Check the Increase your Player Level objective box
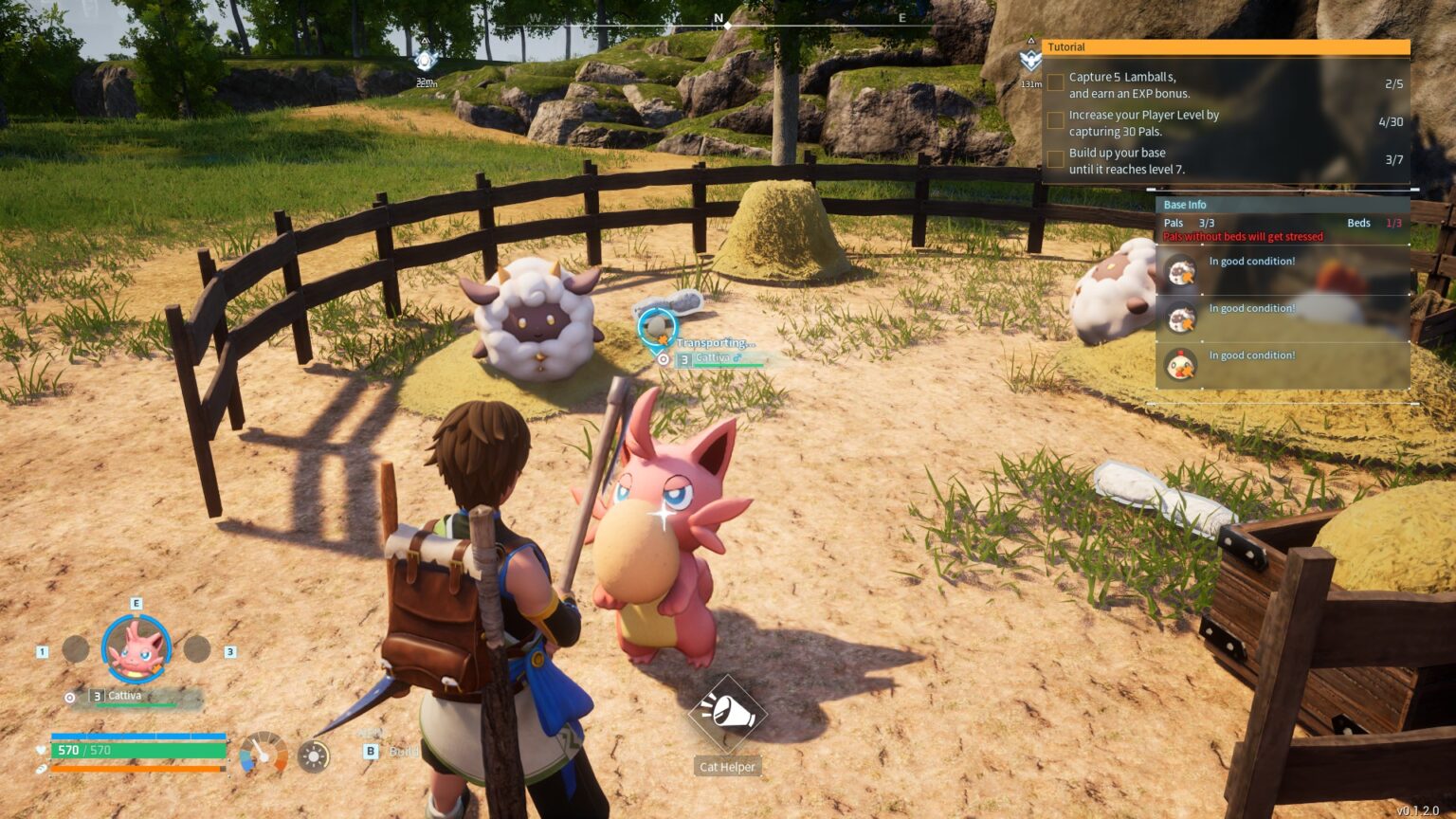 coord(1055,121)
